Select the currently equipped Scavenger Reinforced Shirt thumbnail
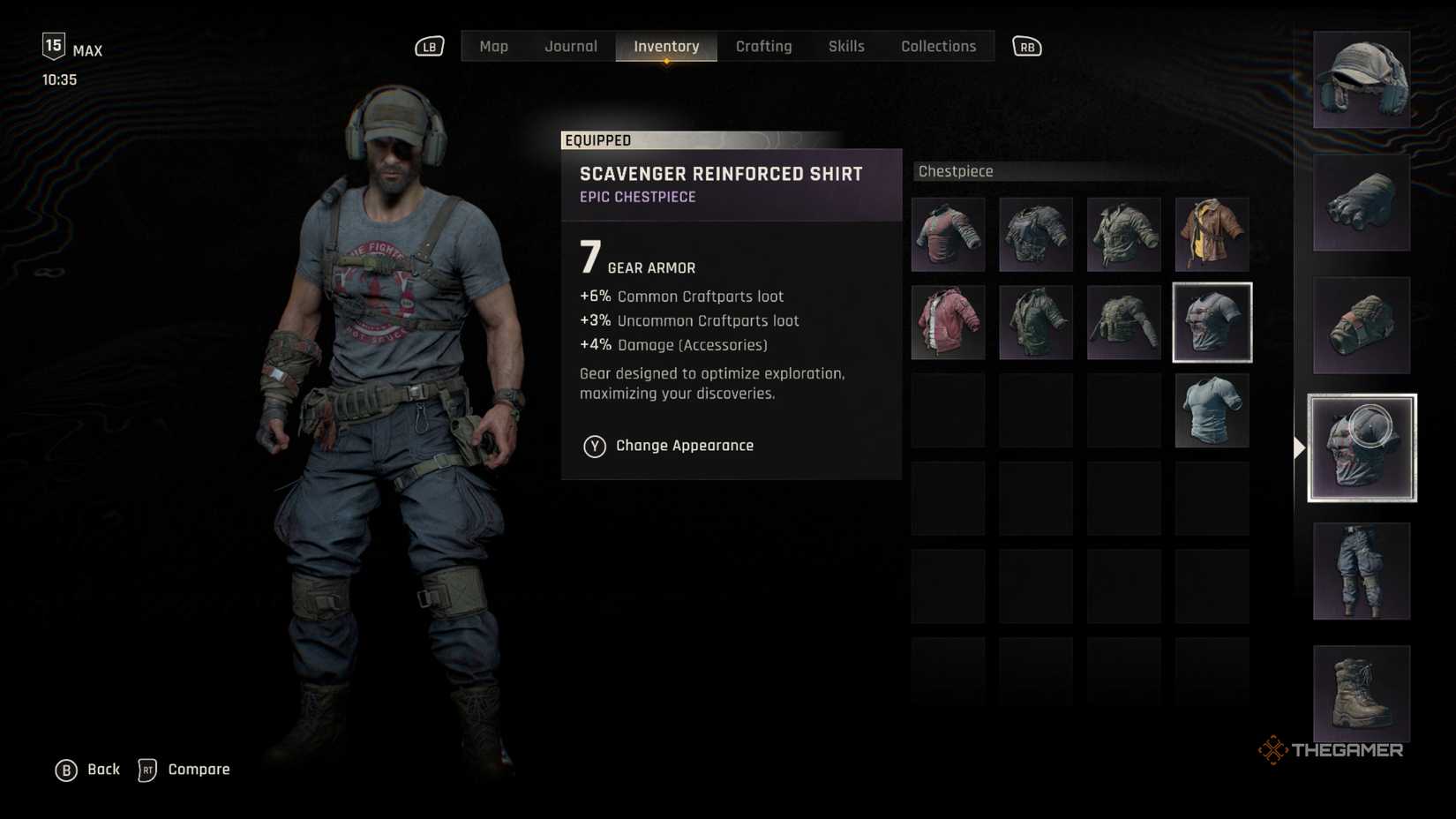 pyautogui.click(x=1212, y=322)
